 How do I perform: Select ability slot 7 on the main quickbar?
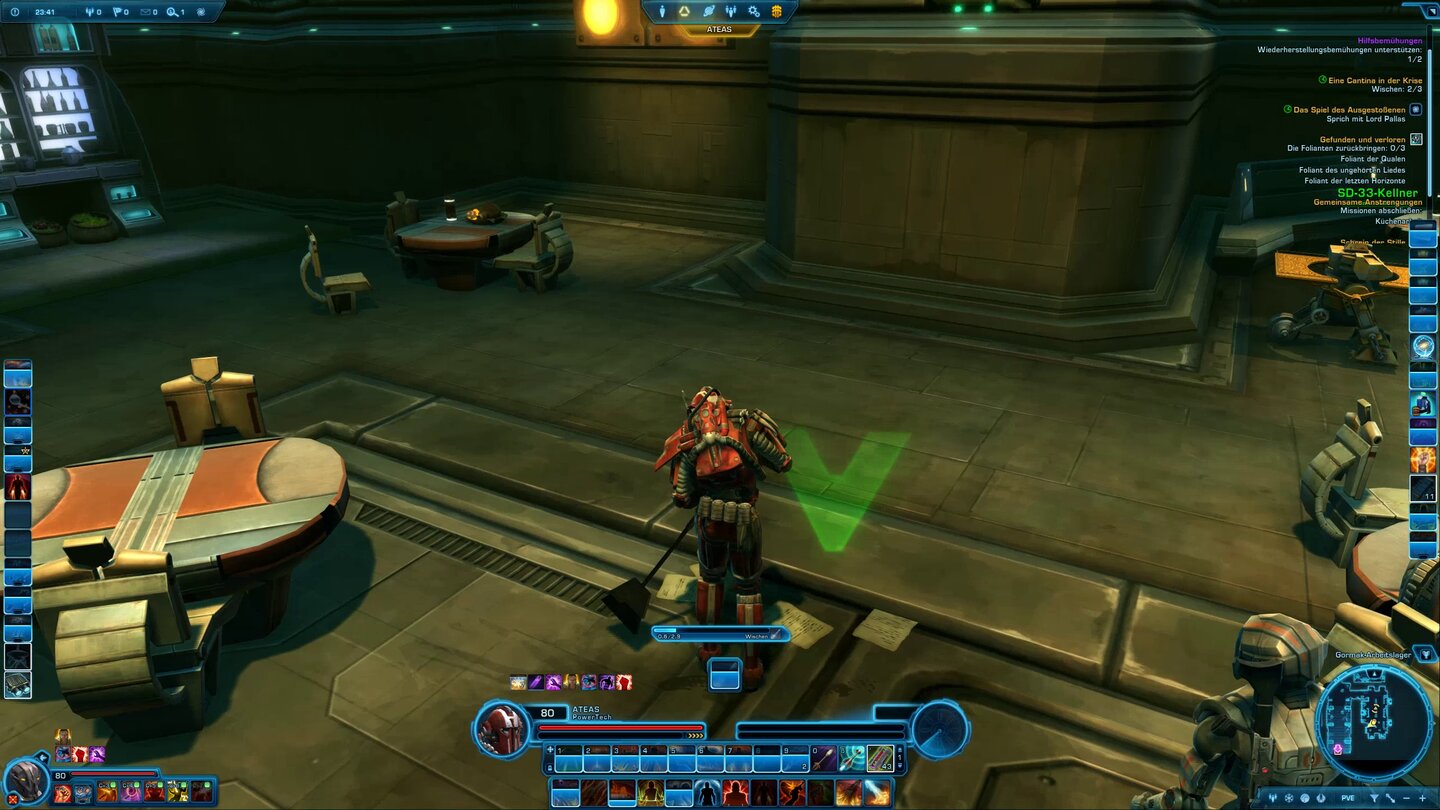tap(740, 758)
